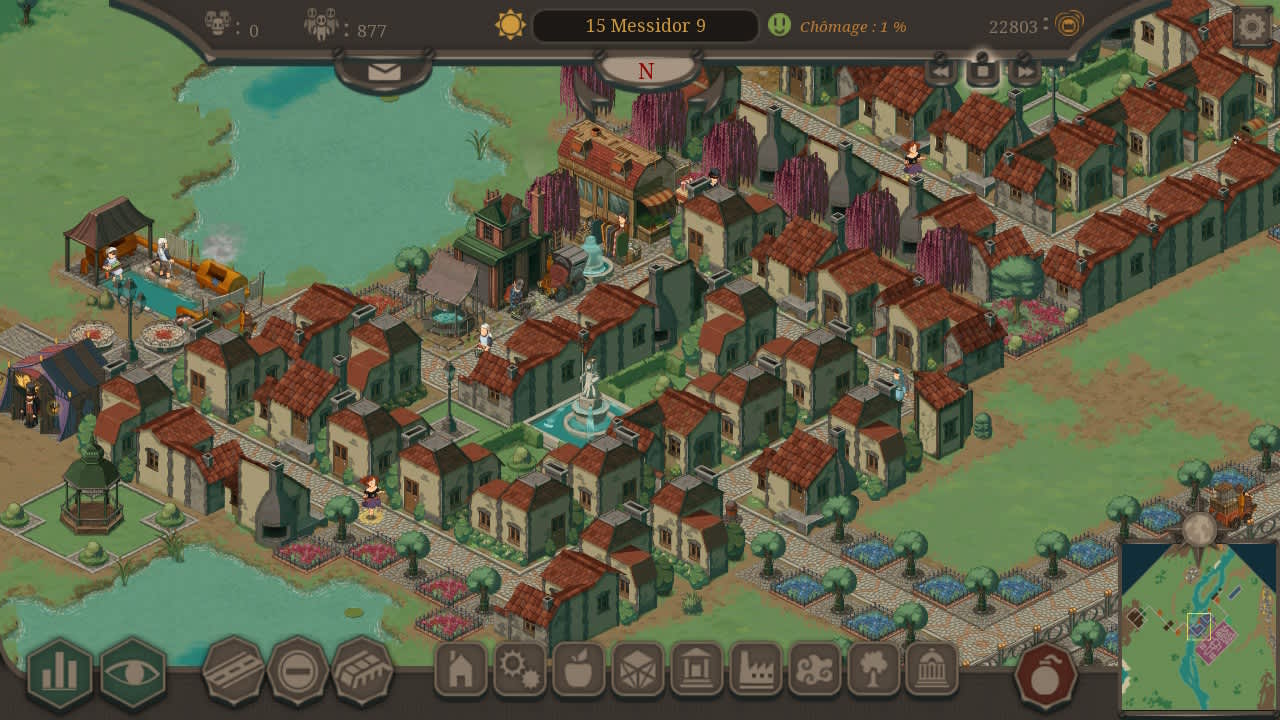Screen dimensions: 1280x720
Task: Open the columned monument build category
Action: point(697,669)
